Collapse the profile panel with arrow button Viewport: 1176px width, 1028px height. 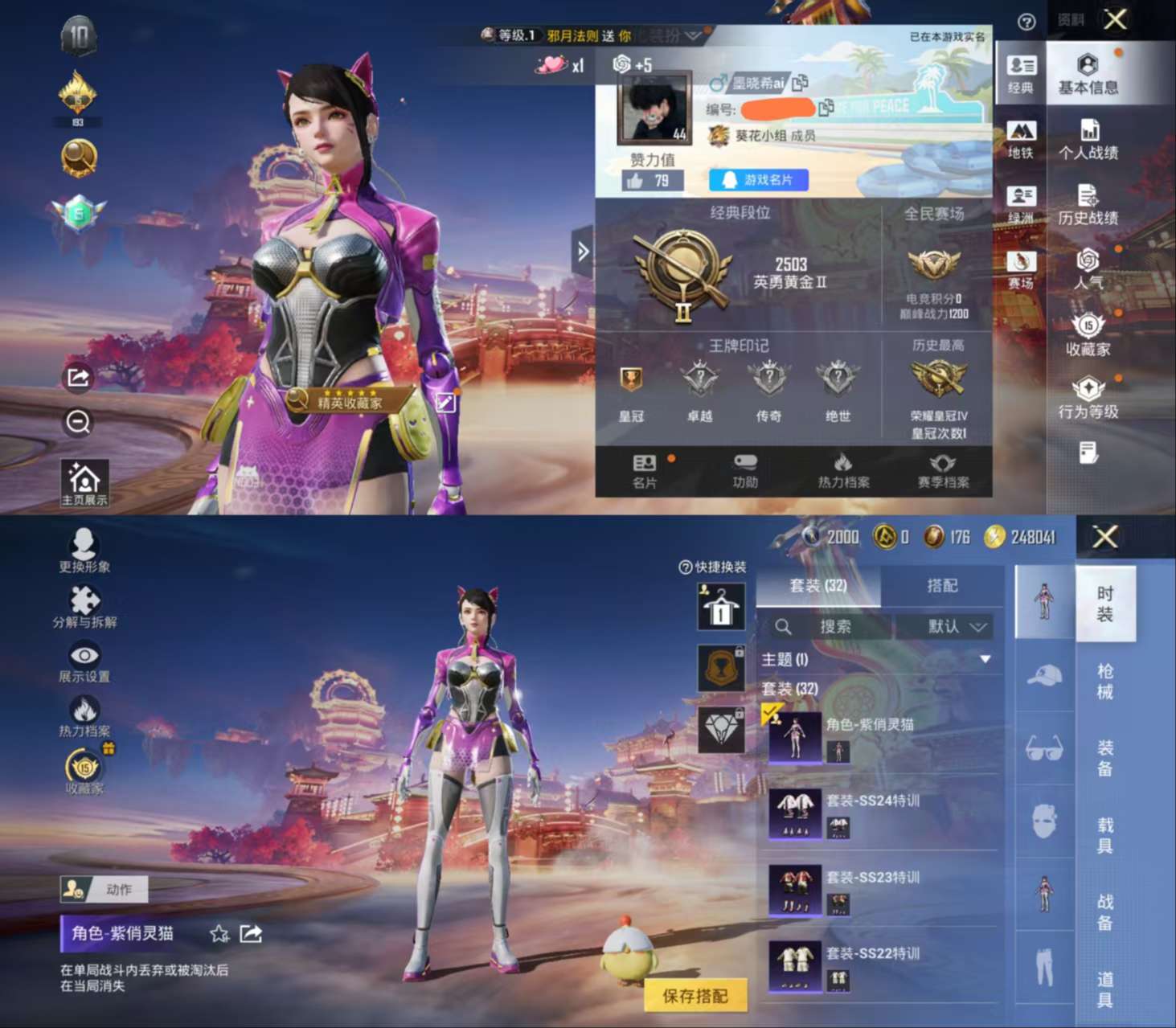[x=583, y=252]
